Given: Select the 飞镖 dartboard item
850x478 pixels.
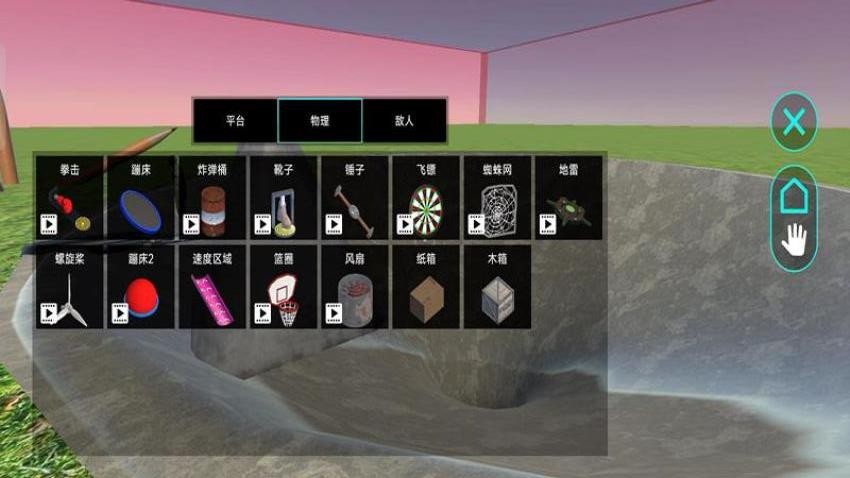Looking at the screenshot, I should click(426, 198).
